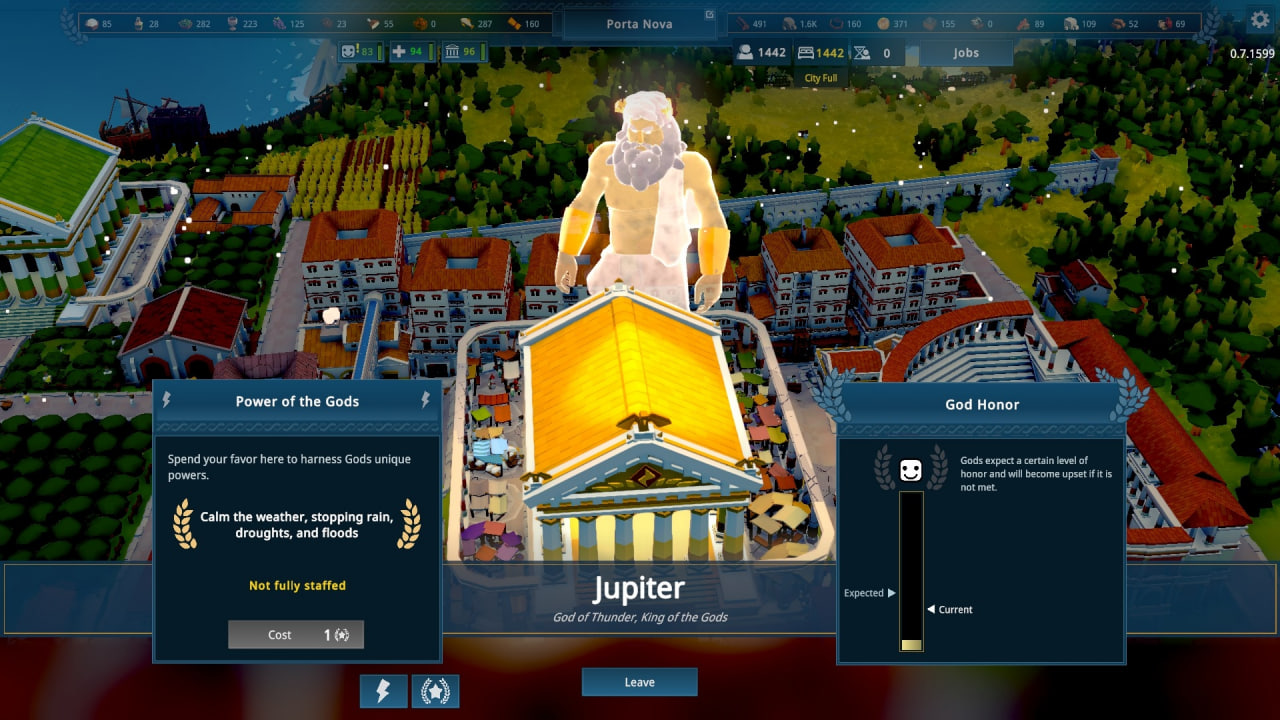Select the lightning bolt powers tab
This screenshot has width=1280, height=720.
[383, 691]
